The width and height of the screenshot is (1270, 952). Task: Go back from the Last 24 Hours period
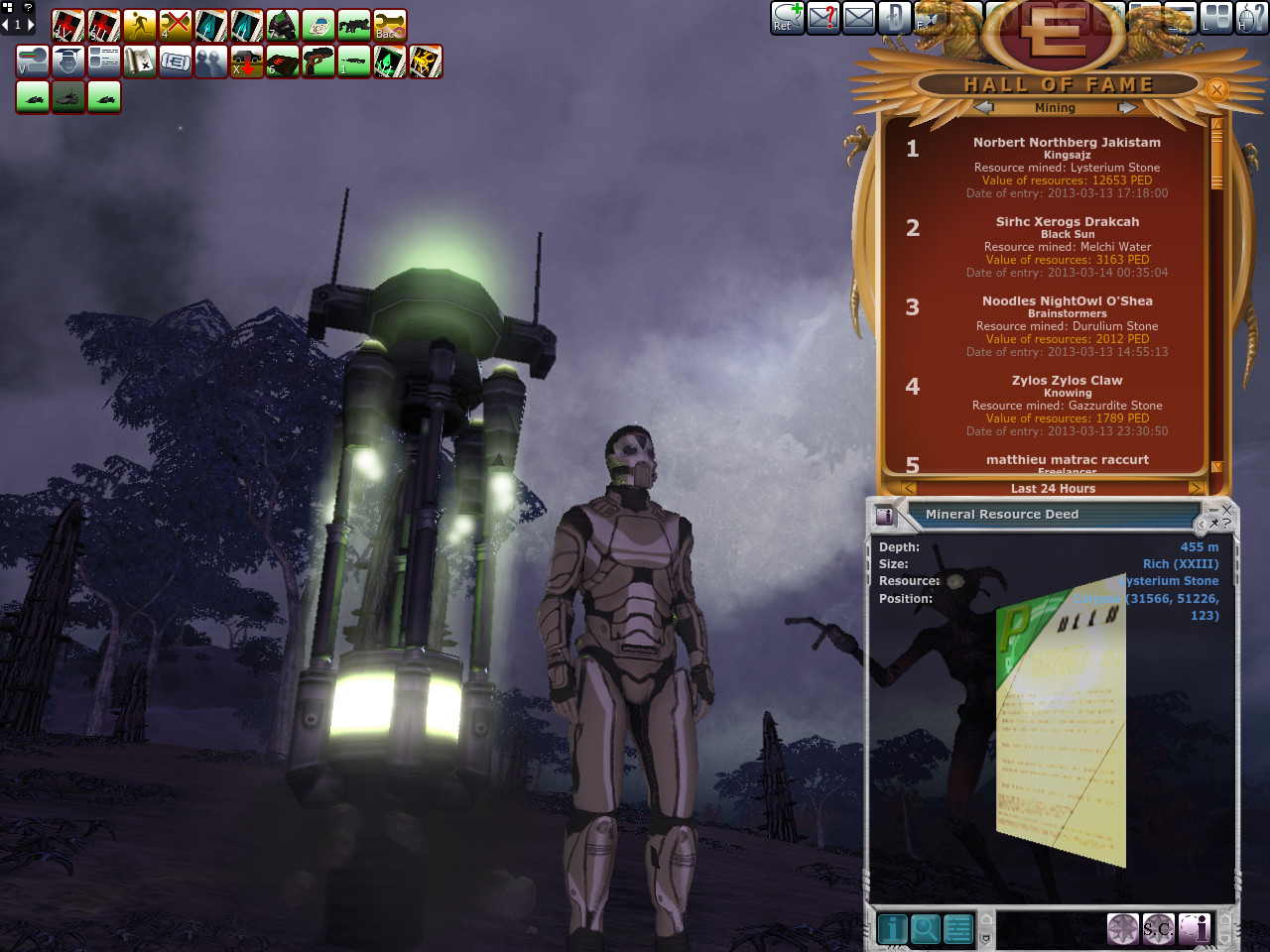(909, 488)
